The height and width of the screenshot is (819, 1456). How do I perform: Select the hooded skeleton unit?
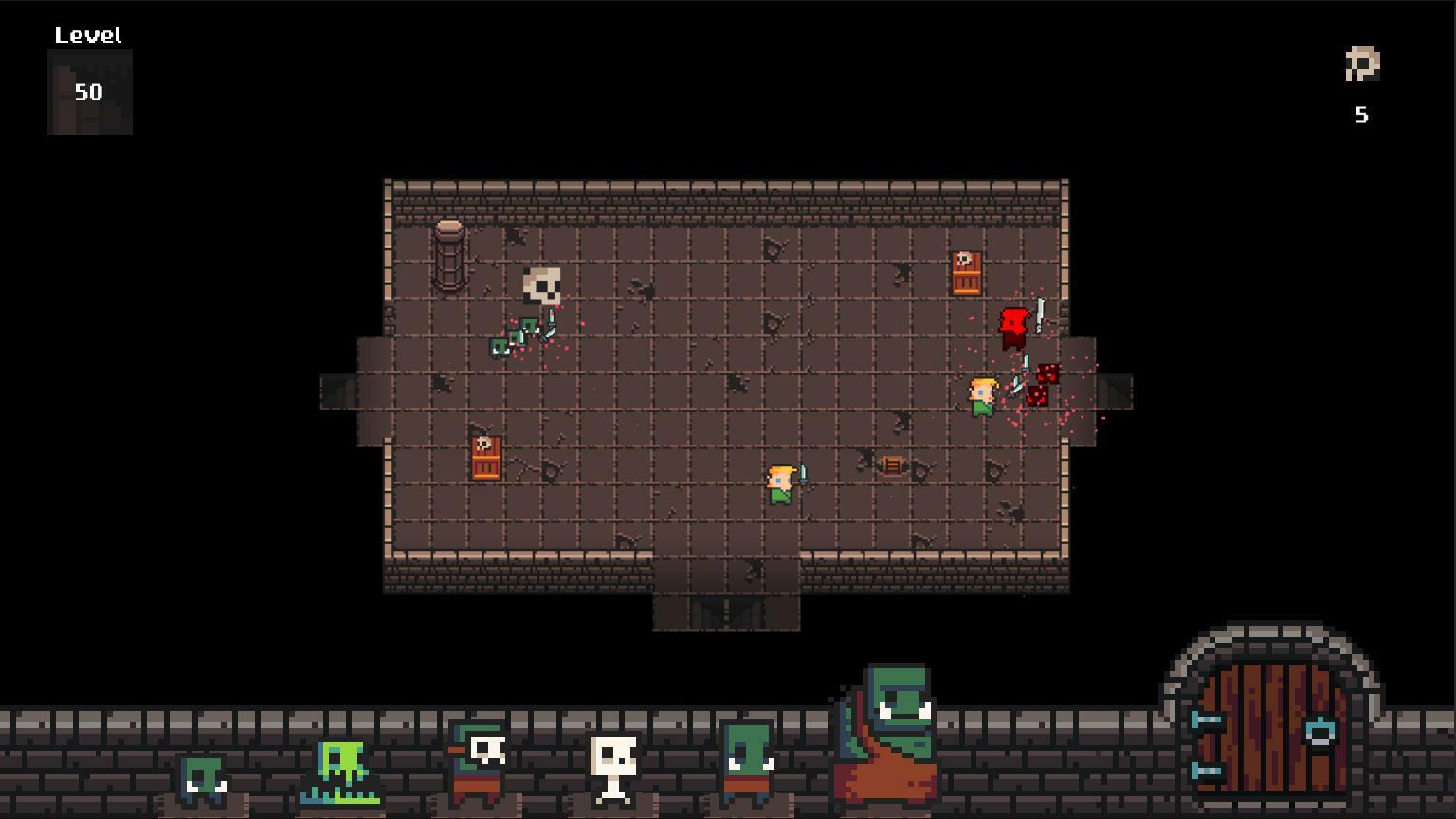[479, 758]
